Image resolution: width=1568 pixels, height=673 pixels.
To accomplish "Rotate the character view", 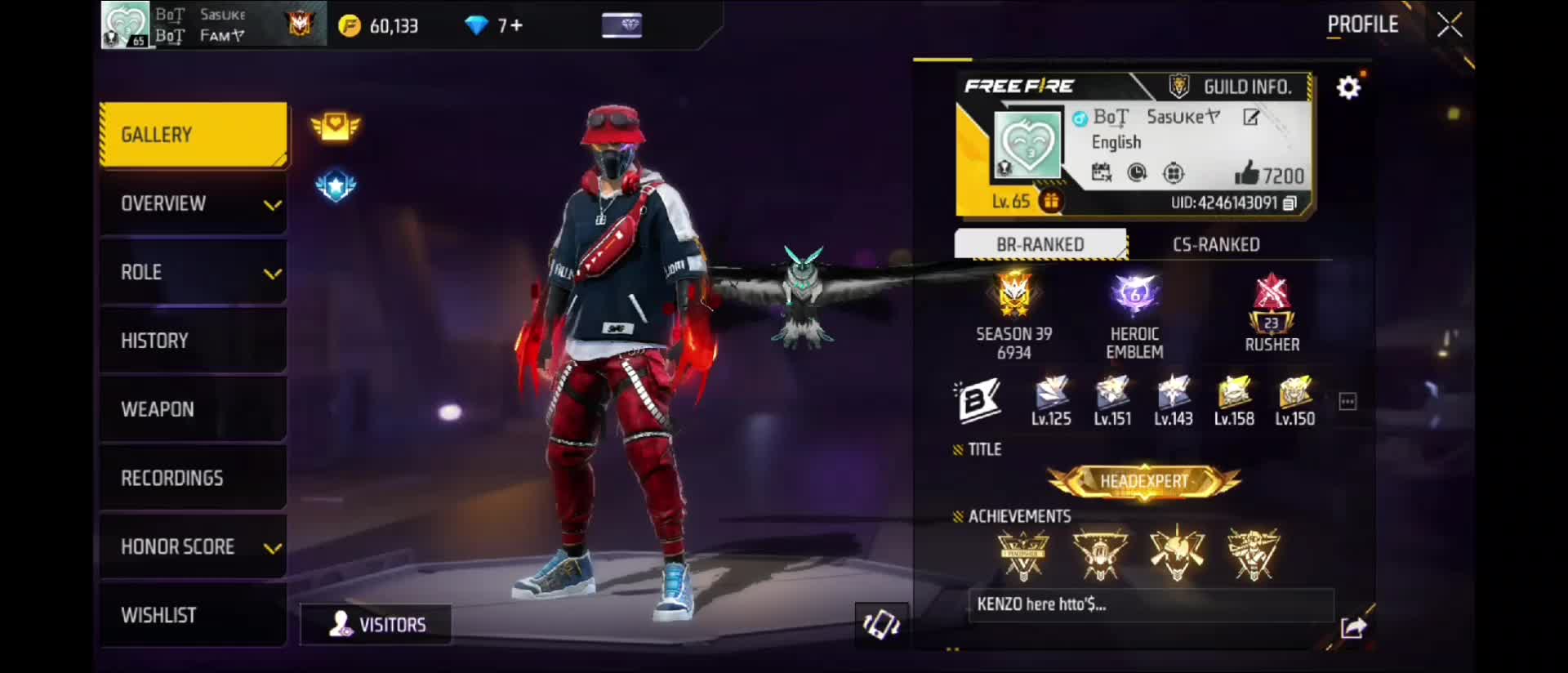I will (881, 626).
